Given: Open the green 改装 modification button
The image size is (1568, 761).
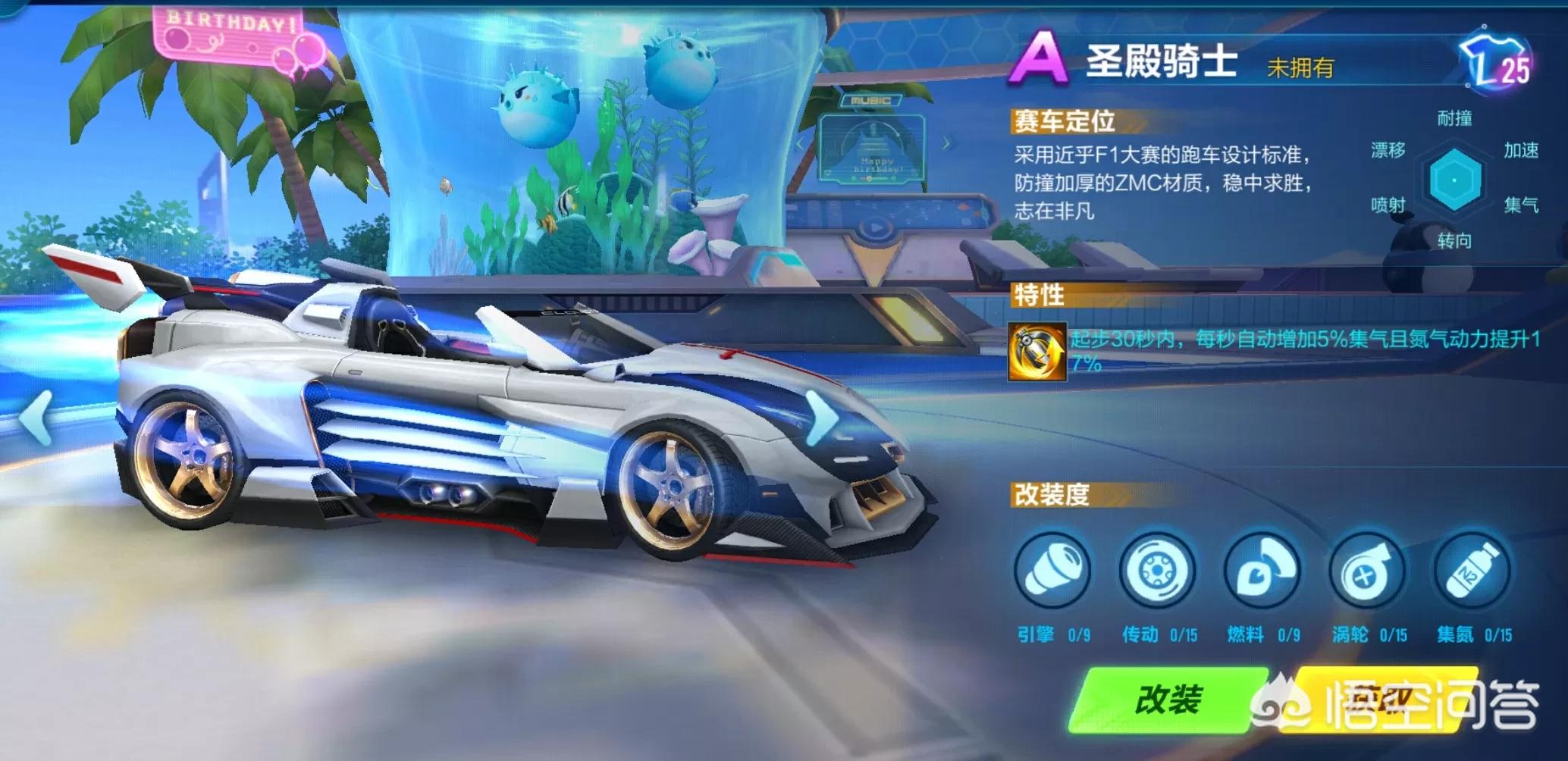Looking at the screenshot, I should click(x=1168, y=700).
